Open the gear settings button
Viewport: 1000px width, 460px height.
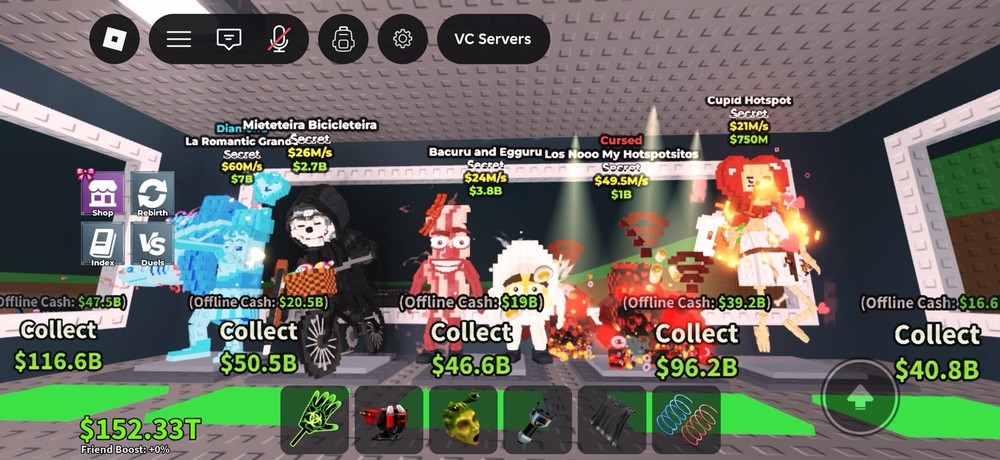tap(403, 39)
